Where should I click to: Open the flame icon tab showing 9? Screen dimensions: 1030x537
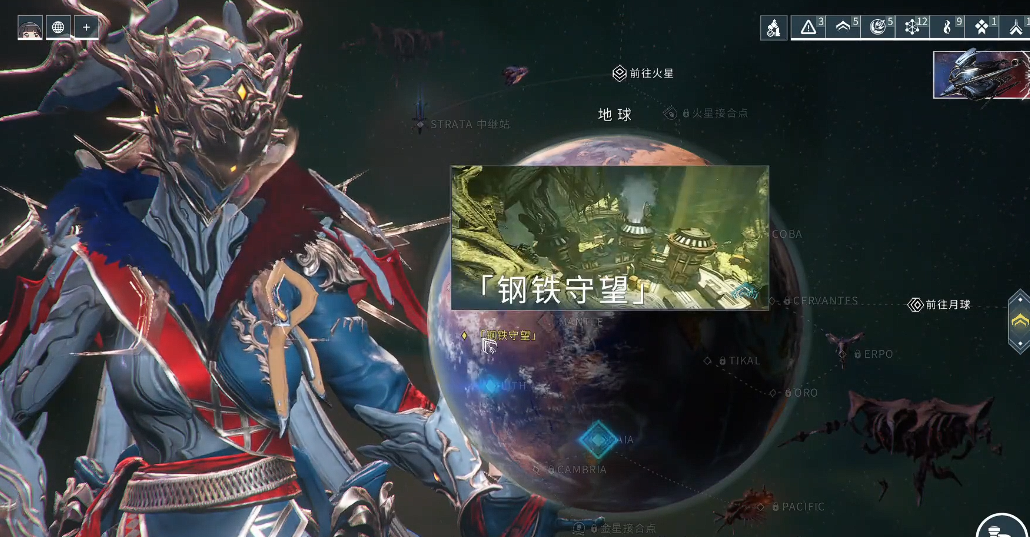948,27
